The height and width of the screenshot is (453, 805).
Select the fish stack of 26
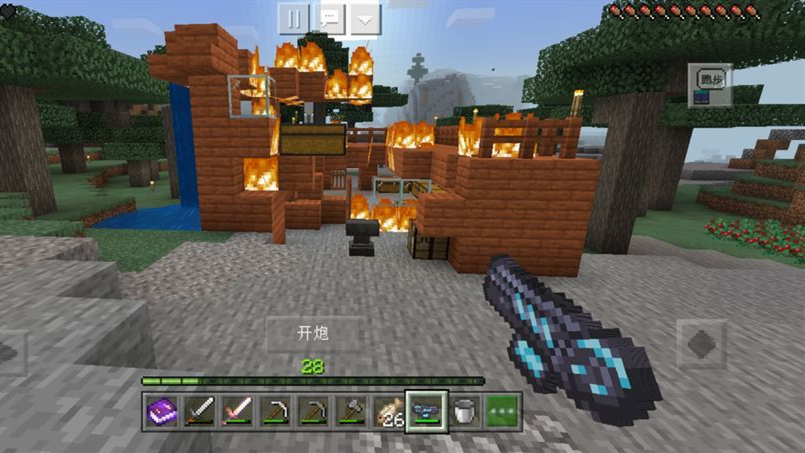point(389,410)
